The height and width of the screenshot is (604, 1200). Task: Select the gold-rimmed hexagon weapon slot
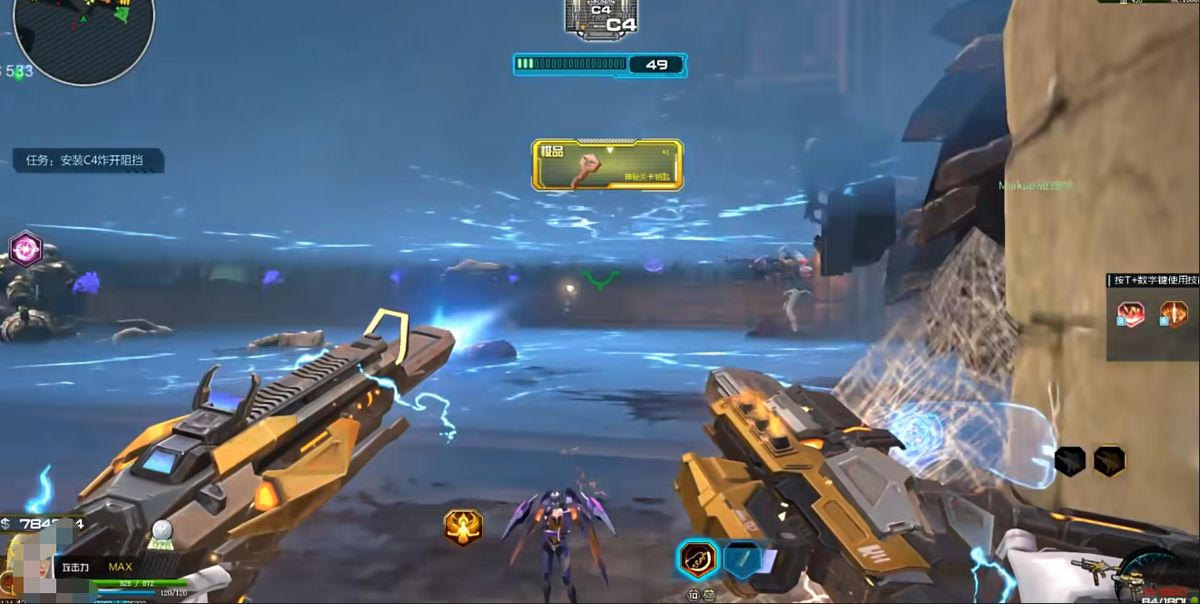tap(1109, 460)
